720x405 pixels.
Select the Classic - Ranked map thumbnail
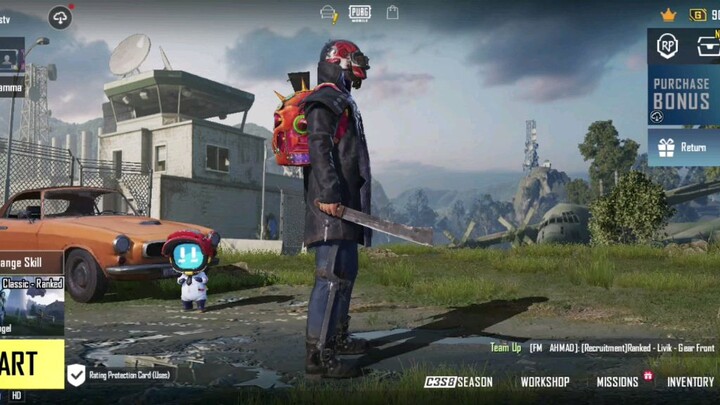(x=32, y=306)
